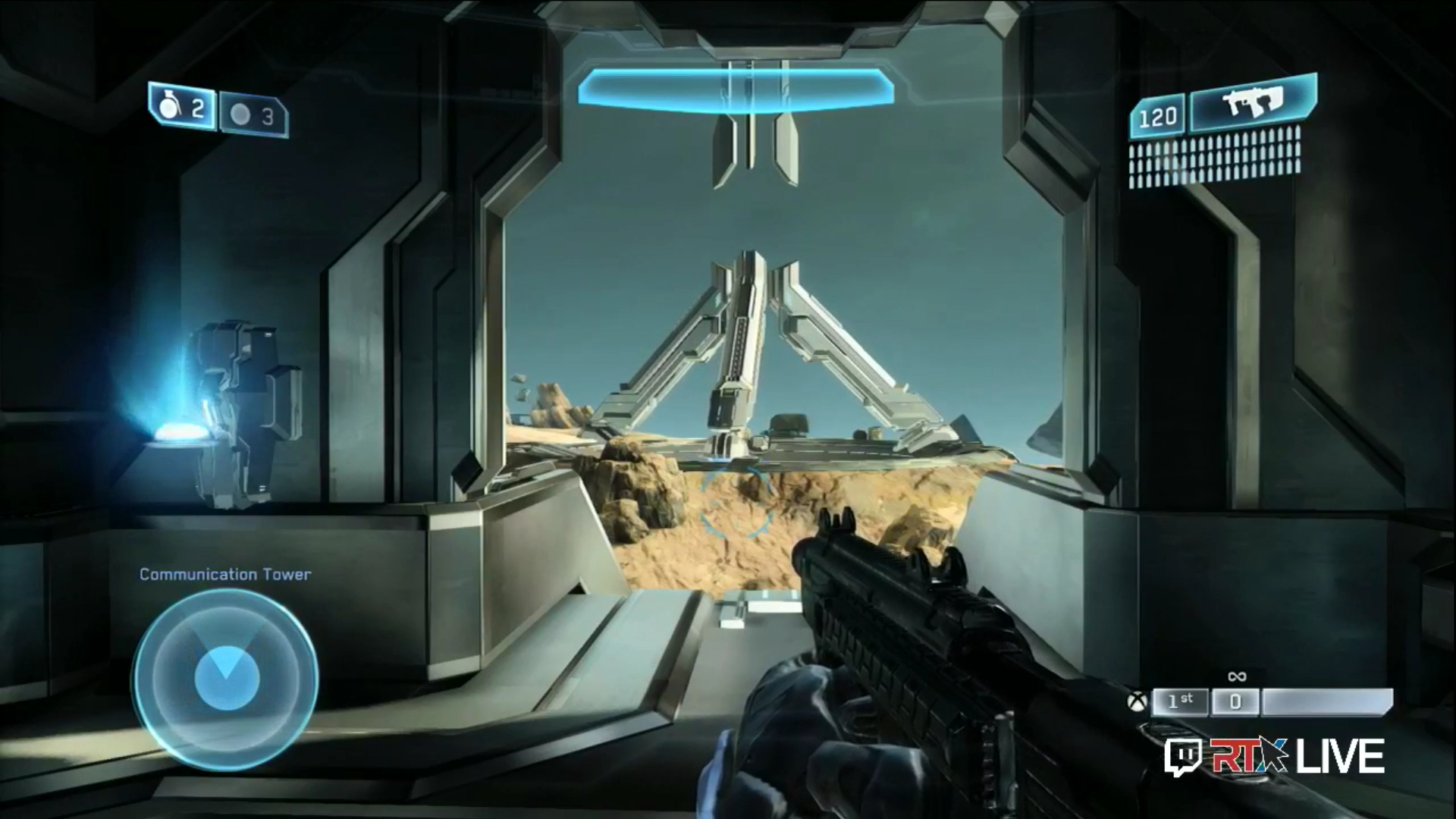This screenshot has height=819, width=1456.
Task: Select the plasma grenade slot
Action: 254,116
